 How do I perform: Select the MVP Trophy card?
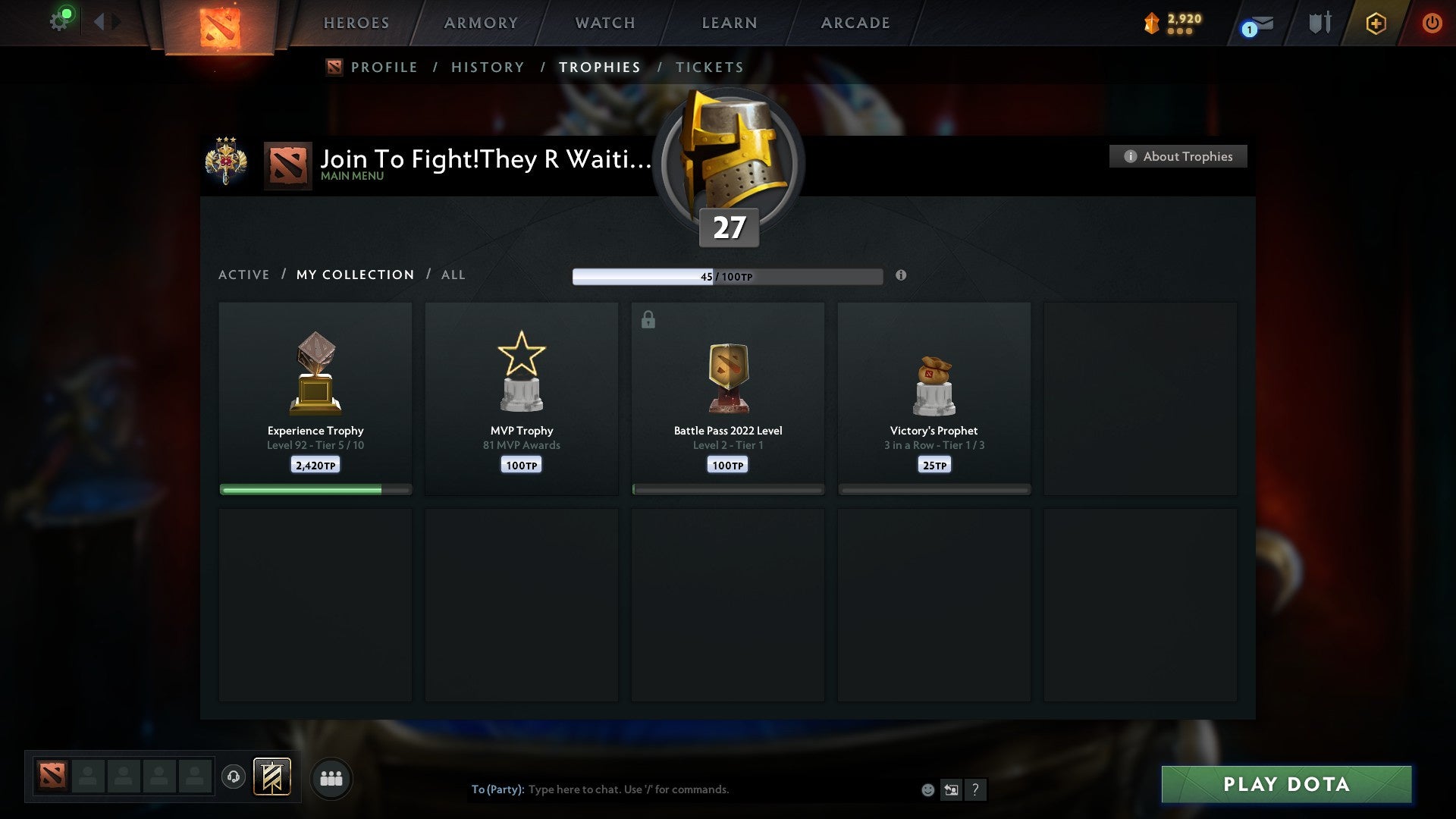pyautogui.click(x=521, y=398)
